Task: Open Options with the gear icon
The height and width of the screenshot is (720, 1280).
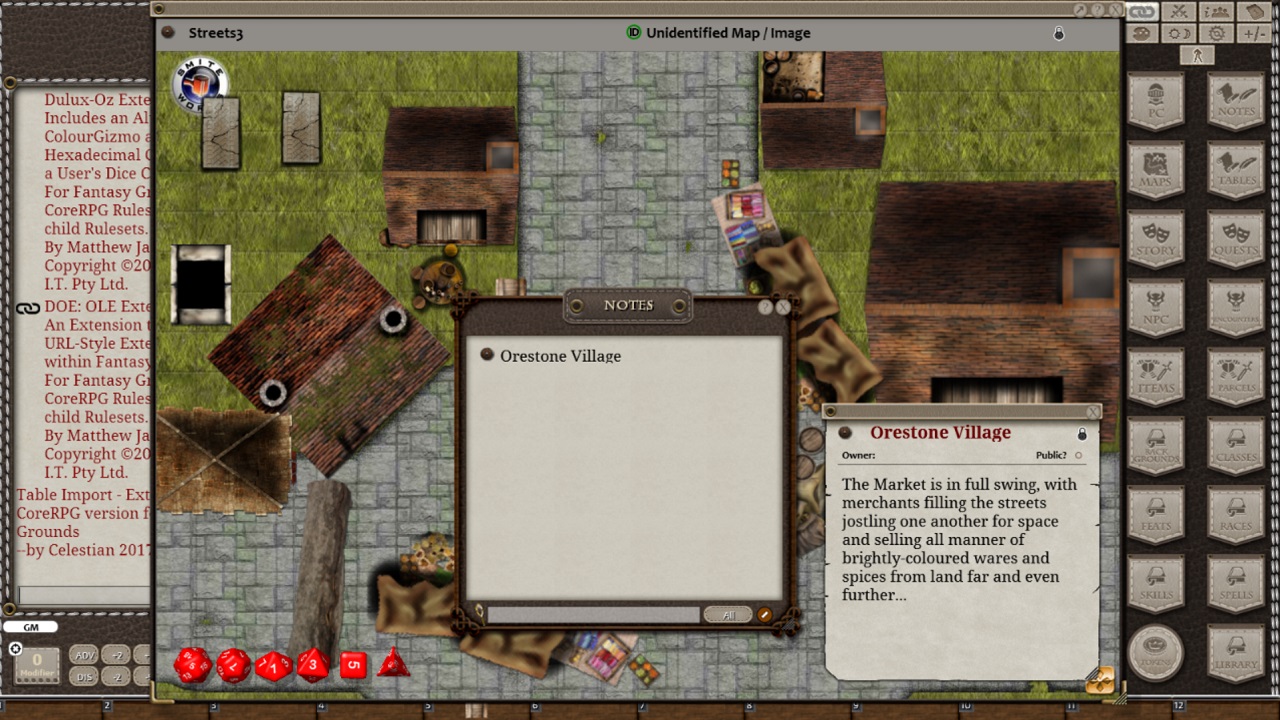Action: pos(1216,33)
